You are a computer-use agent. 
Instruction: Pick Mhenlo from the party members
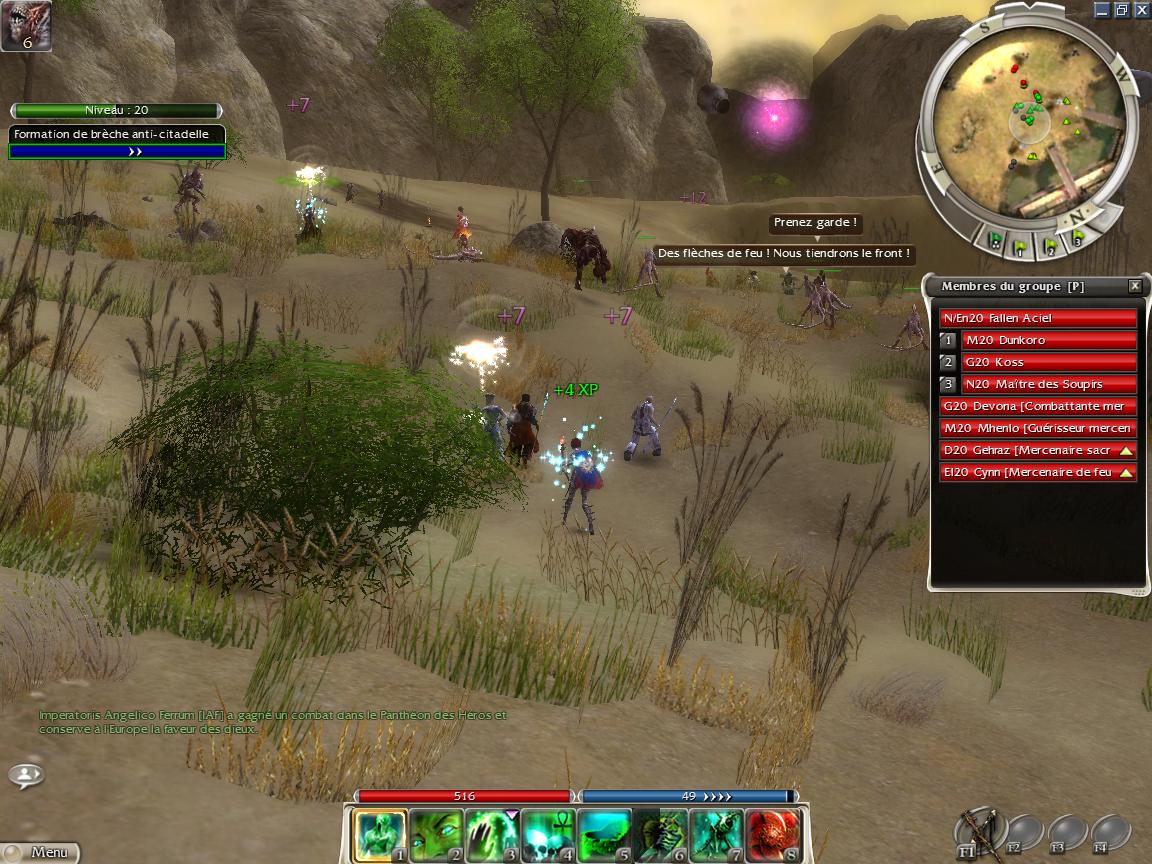pos(1038,428)
